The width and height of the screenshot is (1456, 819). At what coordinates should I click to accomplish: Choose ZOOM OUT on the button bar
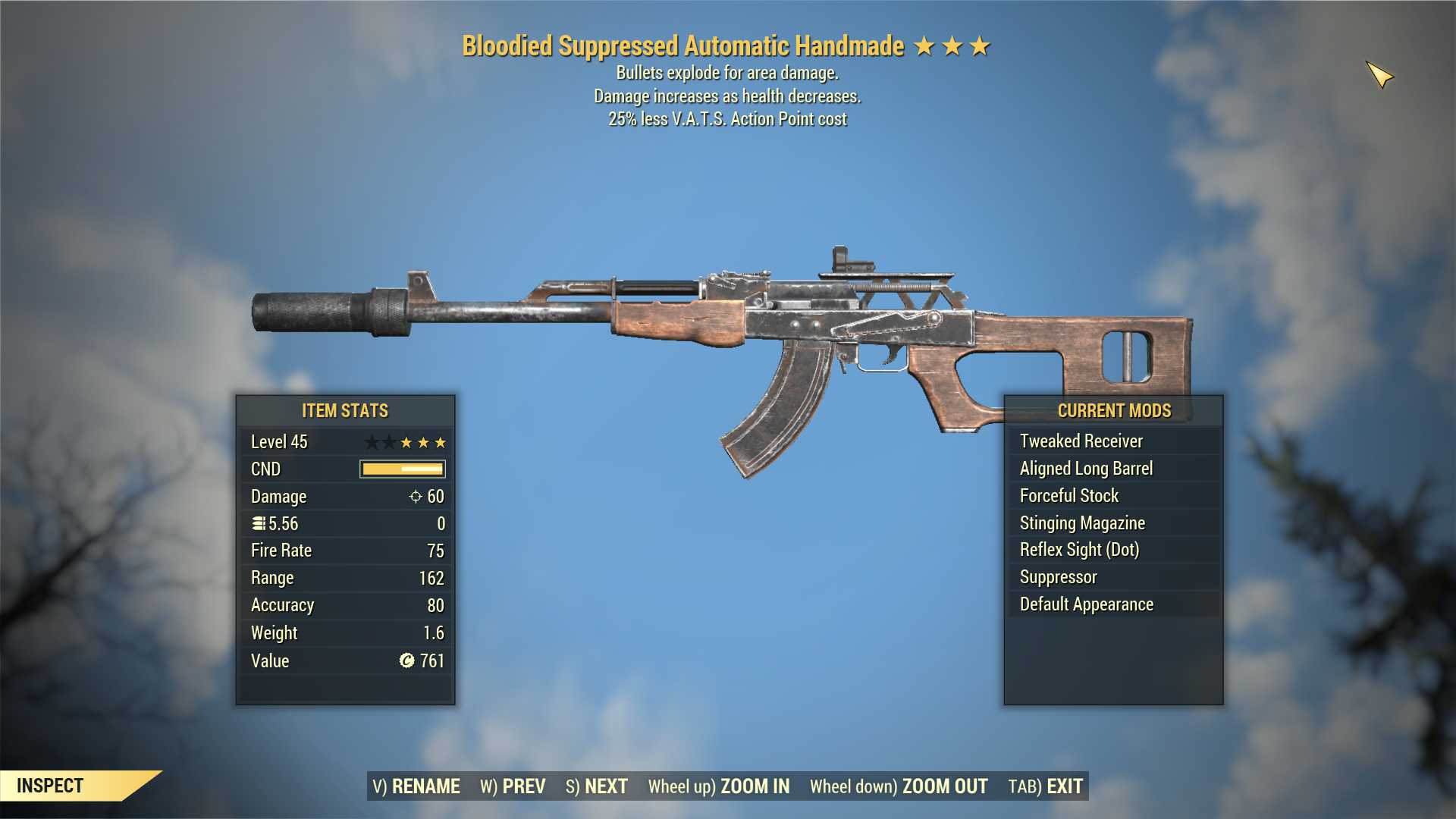click(x=899, y=786)
